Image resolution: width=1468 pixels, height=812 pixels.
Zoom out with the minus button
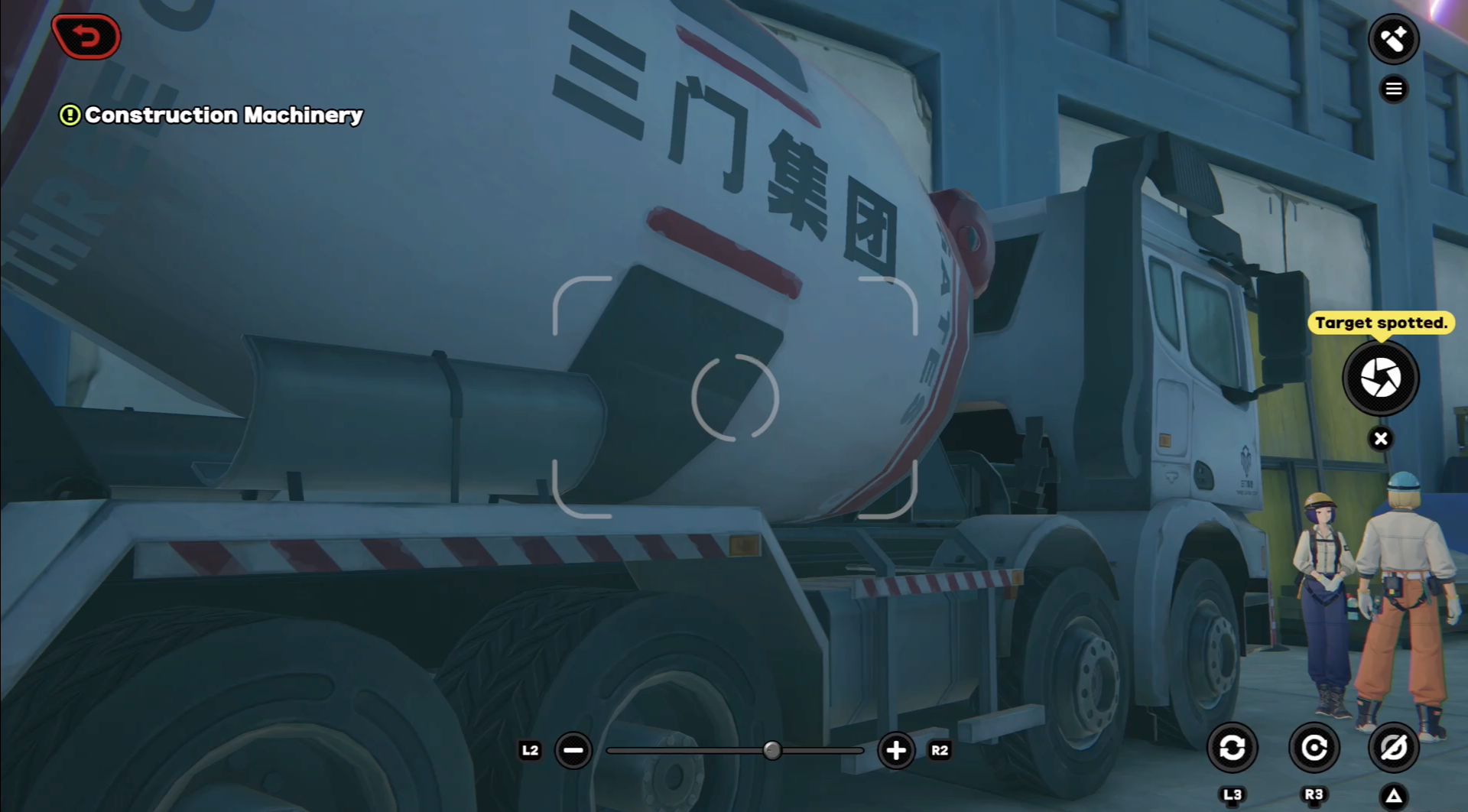click(573, 750)
